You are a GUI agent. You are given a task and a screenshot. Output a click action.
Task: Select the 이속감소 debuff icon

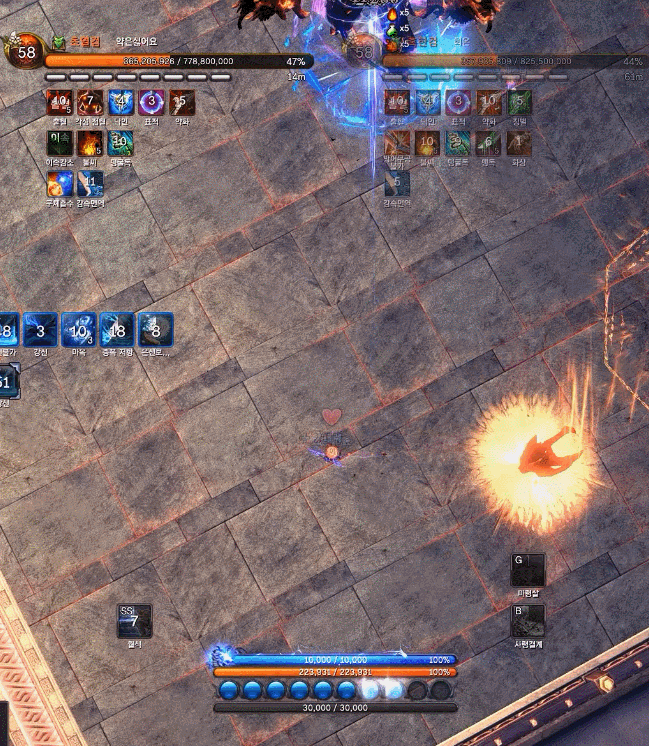60,143
